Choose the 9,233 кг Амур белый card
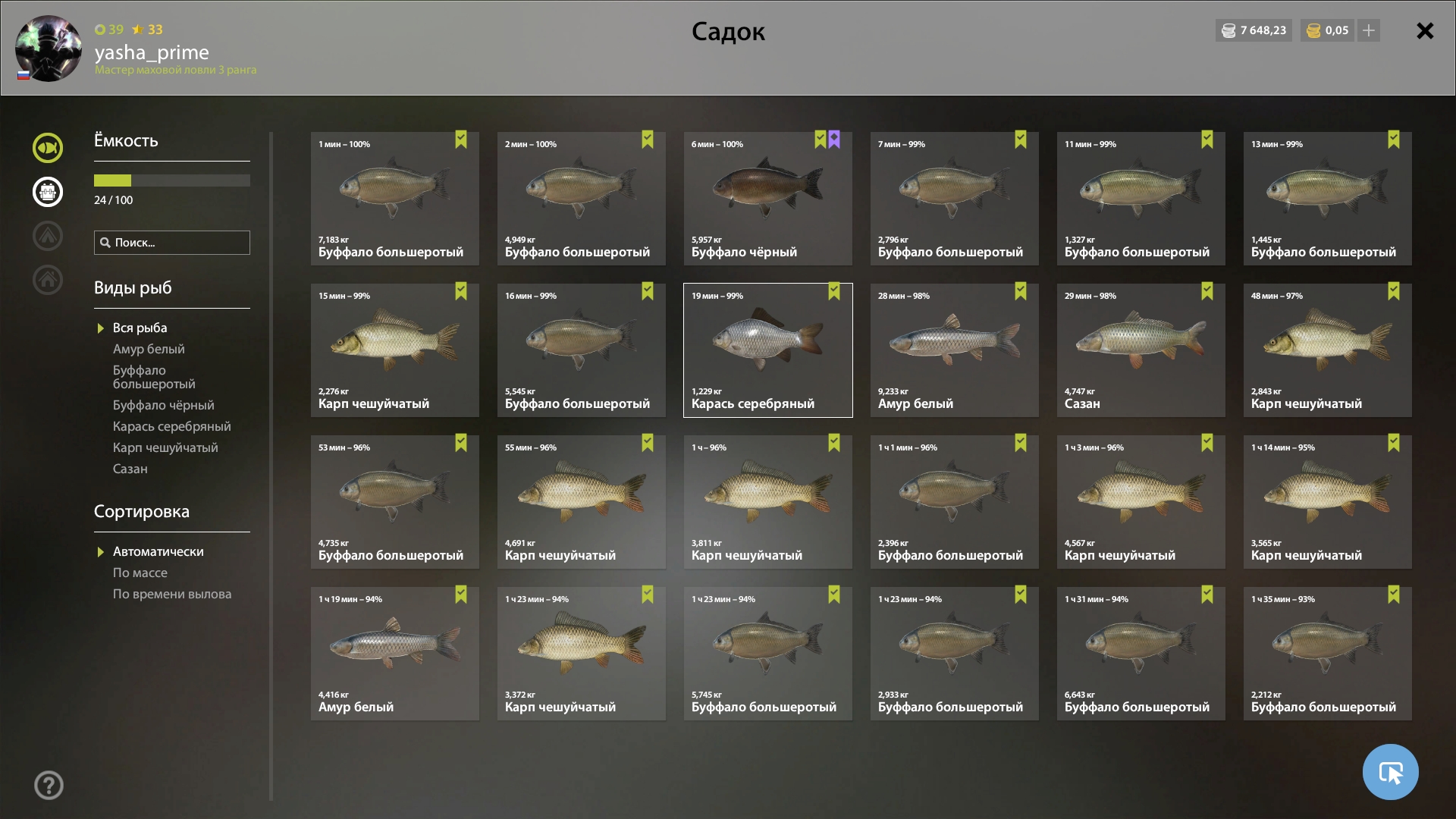The image size is (1456, 819). pyautogui.click(x=954, y=350)
